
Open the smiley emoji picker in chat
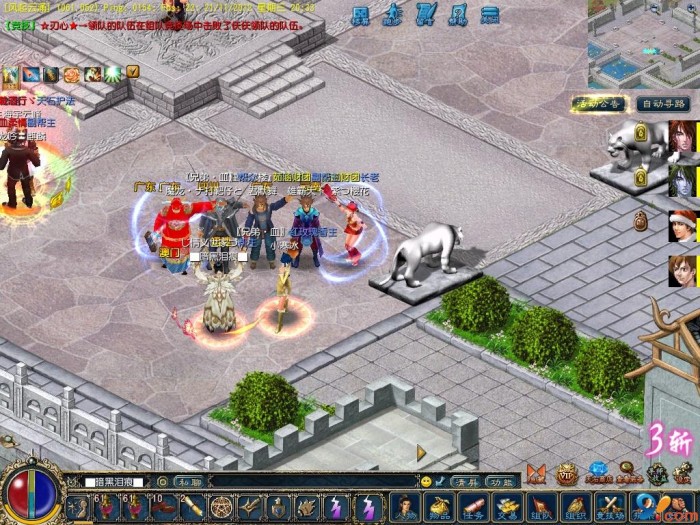pos(426,481)
